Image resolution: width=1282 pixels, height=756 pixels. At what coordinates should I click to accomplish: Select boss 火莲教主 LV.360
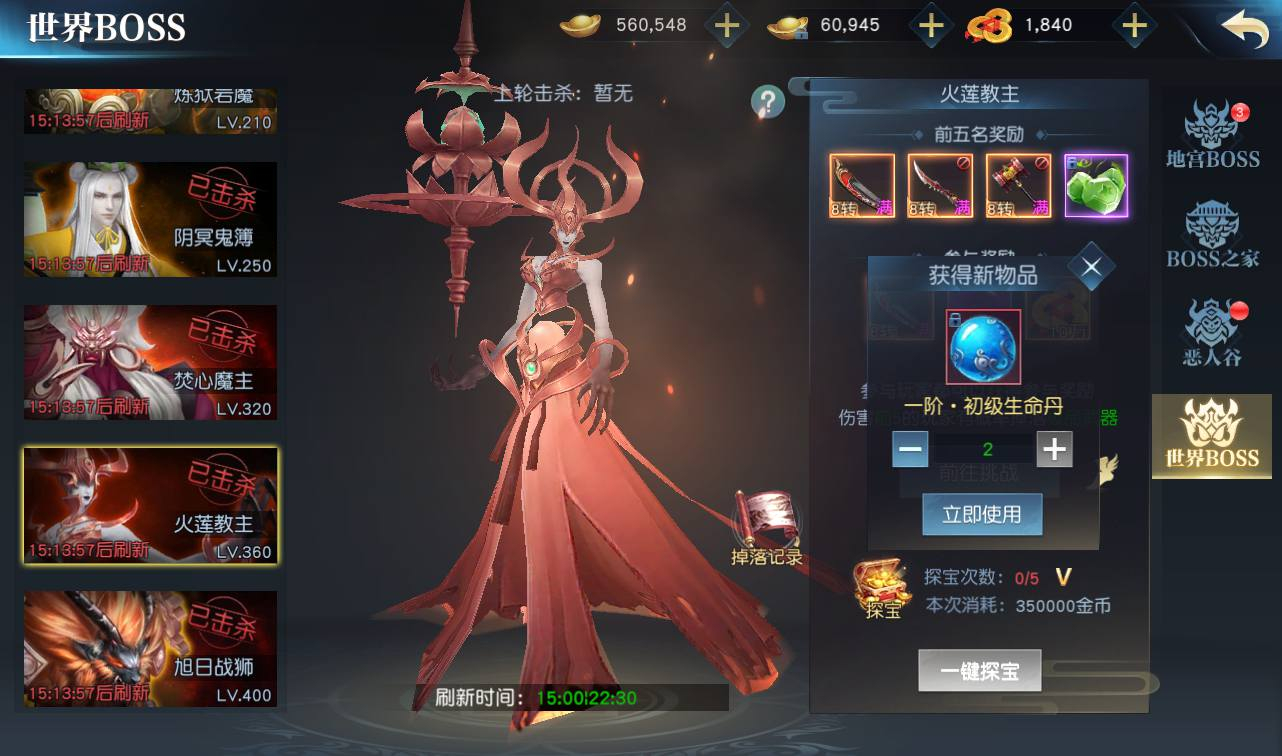pos(150,506)
